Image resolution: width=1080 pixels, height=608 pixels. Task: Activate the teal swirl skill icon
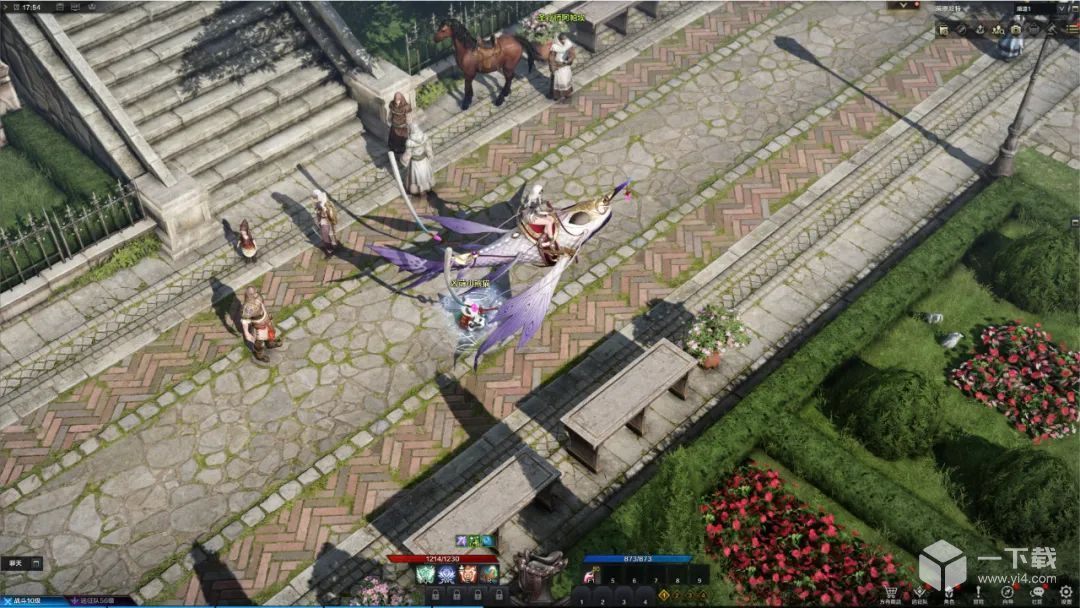point(488,574)
